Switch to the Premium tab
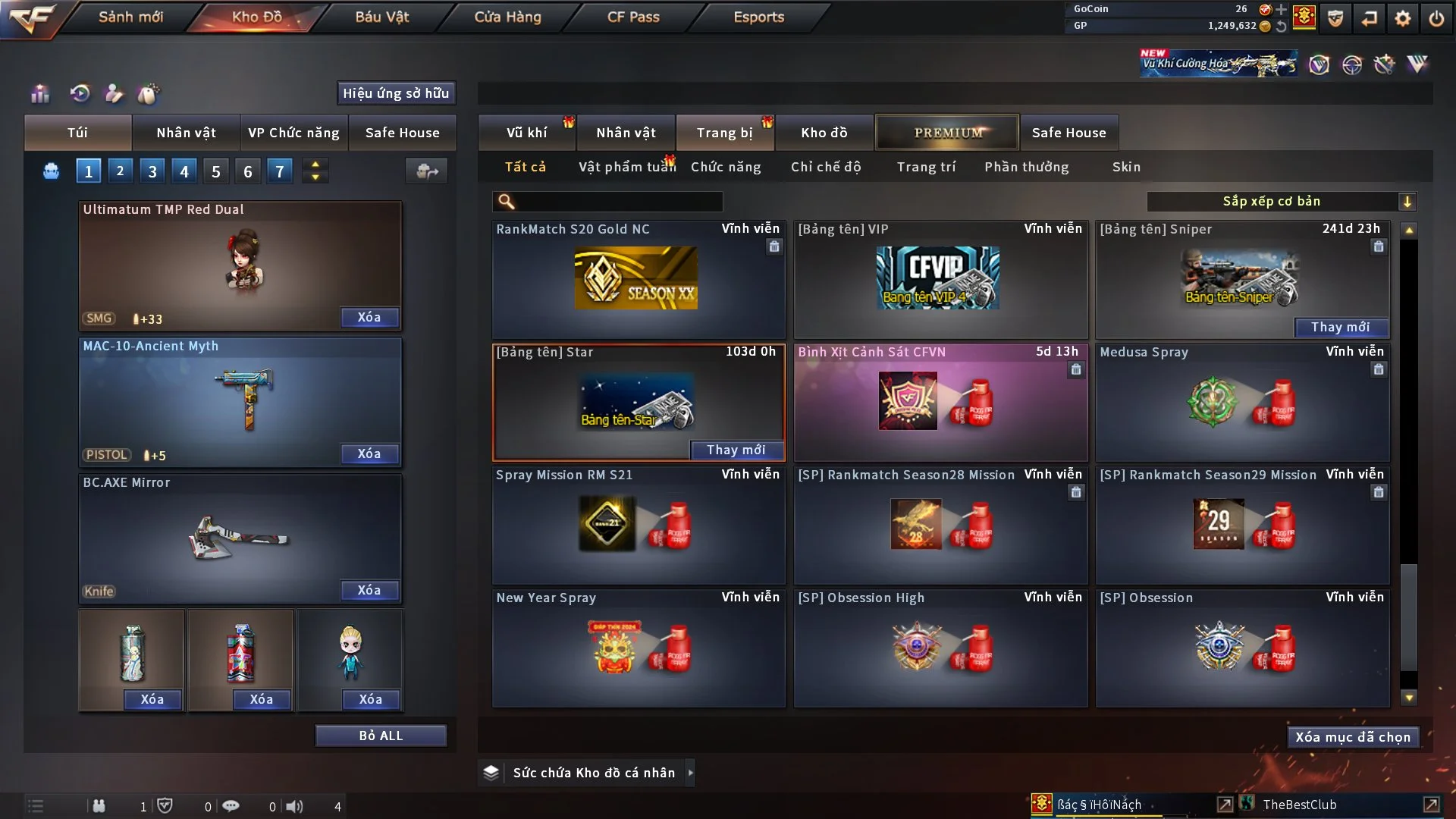 point(947,132)
